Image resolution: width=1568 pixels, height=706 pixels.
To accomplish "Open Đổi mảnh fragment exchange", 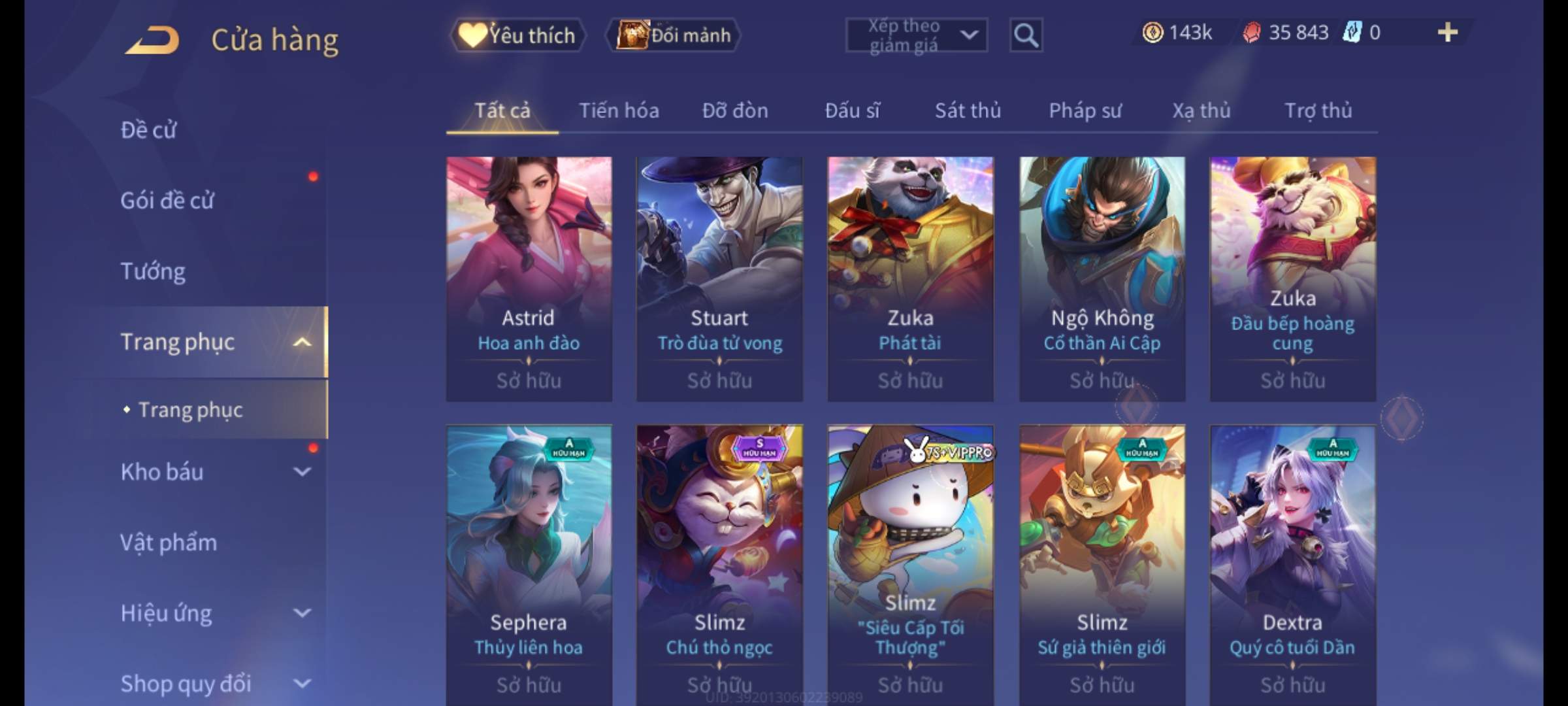I will [674, 35].
